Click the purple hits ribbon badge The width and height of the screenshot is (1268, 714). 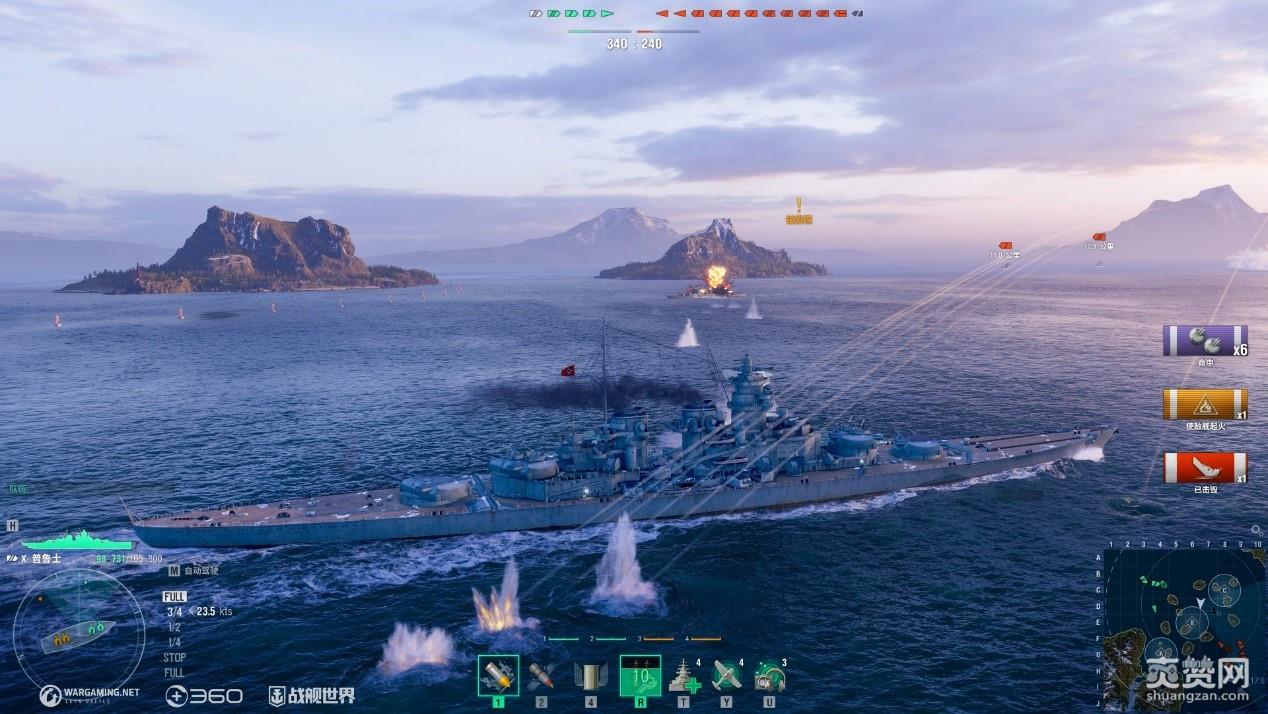1204,341
